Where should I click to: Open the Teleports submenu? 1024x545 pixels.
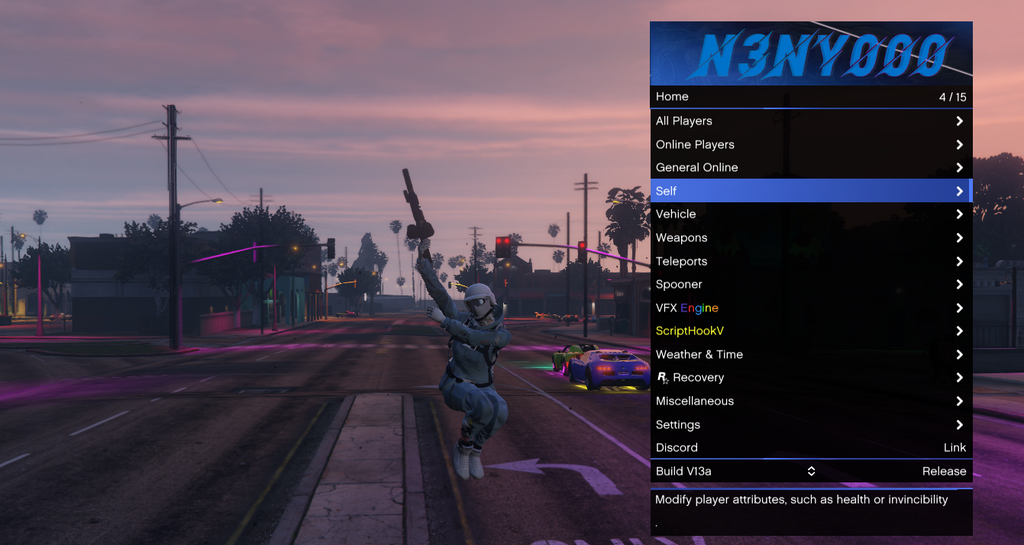[x=810, y=261]
